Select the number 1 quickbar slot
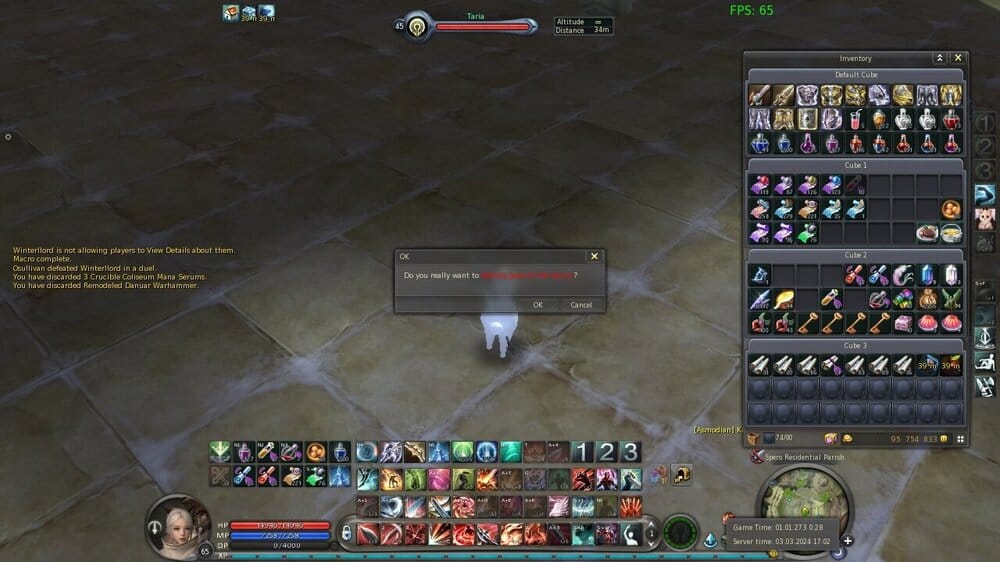This screenshot has height=562, width=1000. coord(583,452)
